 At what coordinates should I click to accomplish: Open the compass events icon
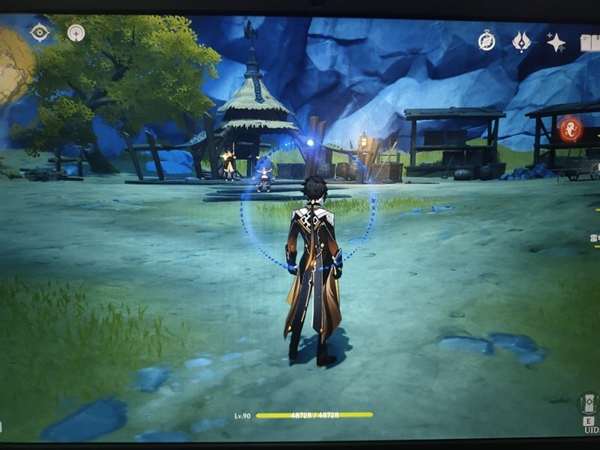[x=486, y=41]
